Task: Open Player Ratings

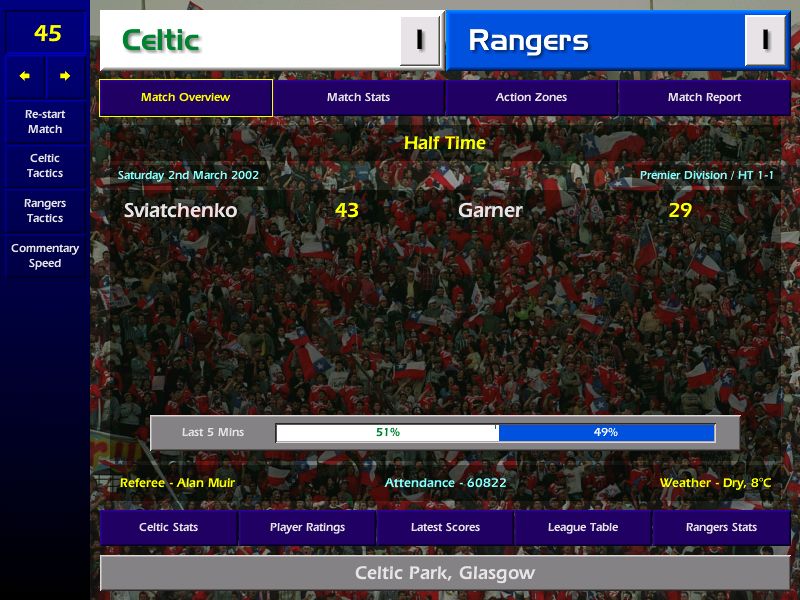Action: click(x=307, y=527)
